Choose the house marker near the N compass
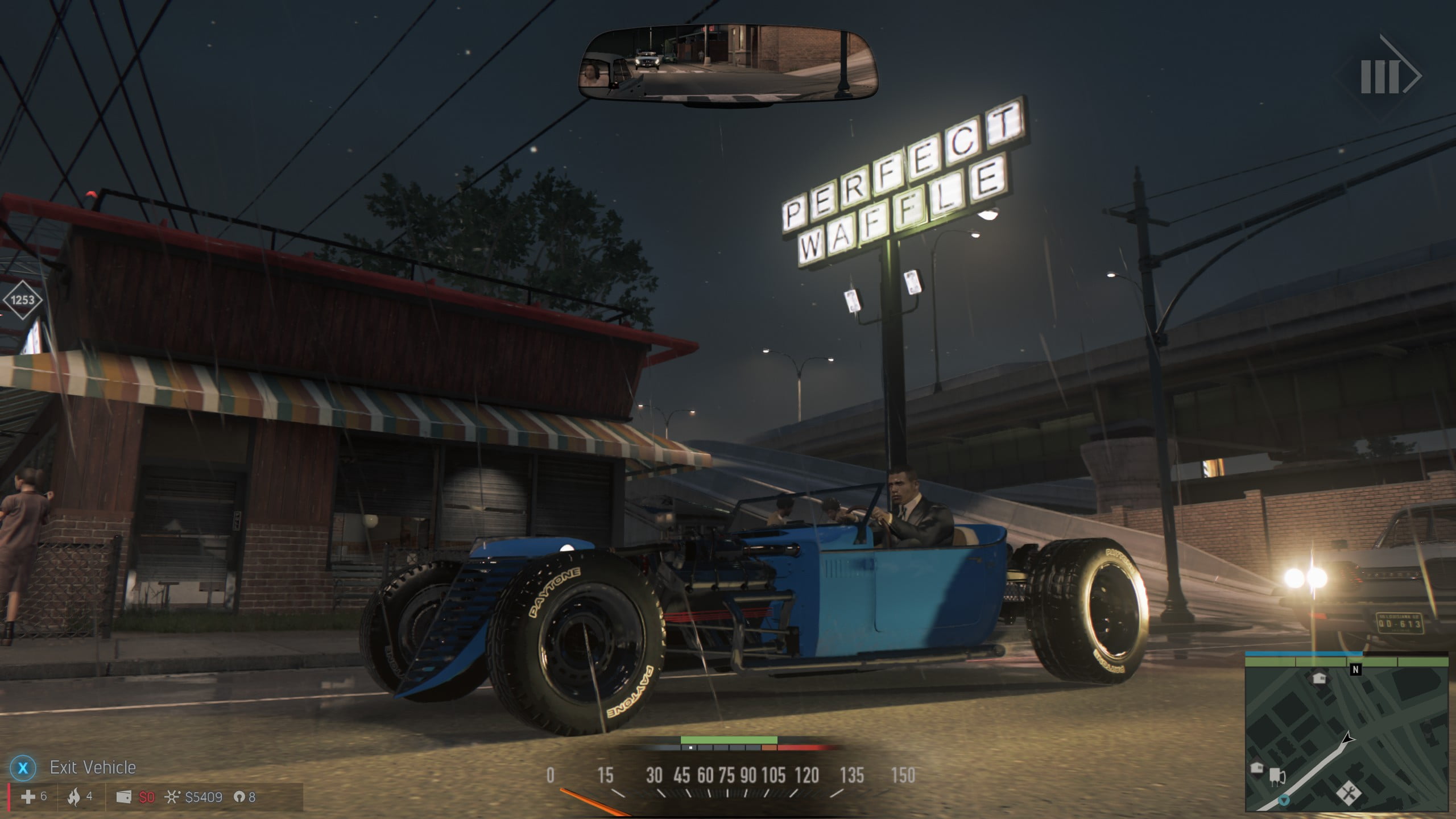This screenshot has height=819, width=1456. 1319,678
